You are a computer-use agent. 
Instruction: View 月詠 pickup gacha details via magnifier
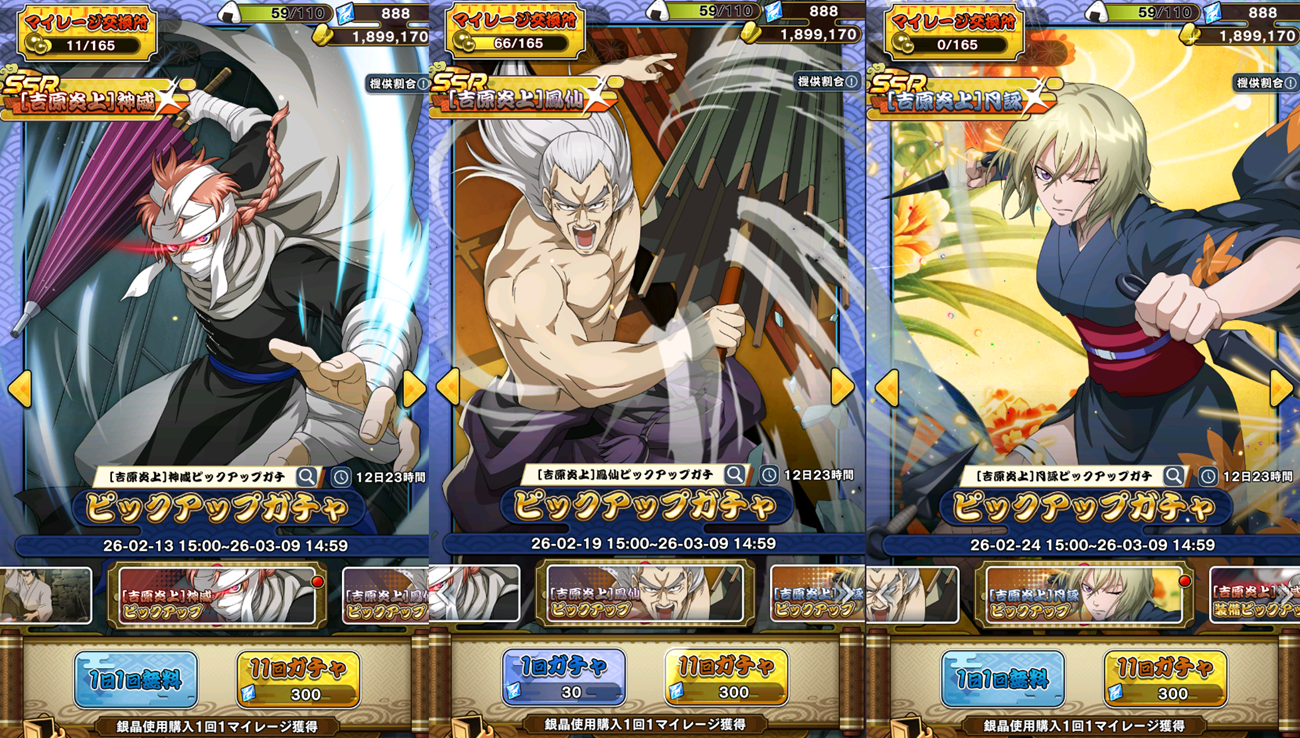coord(1174,477)
